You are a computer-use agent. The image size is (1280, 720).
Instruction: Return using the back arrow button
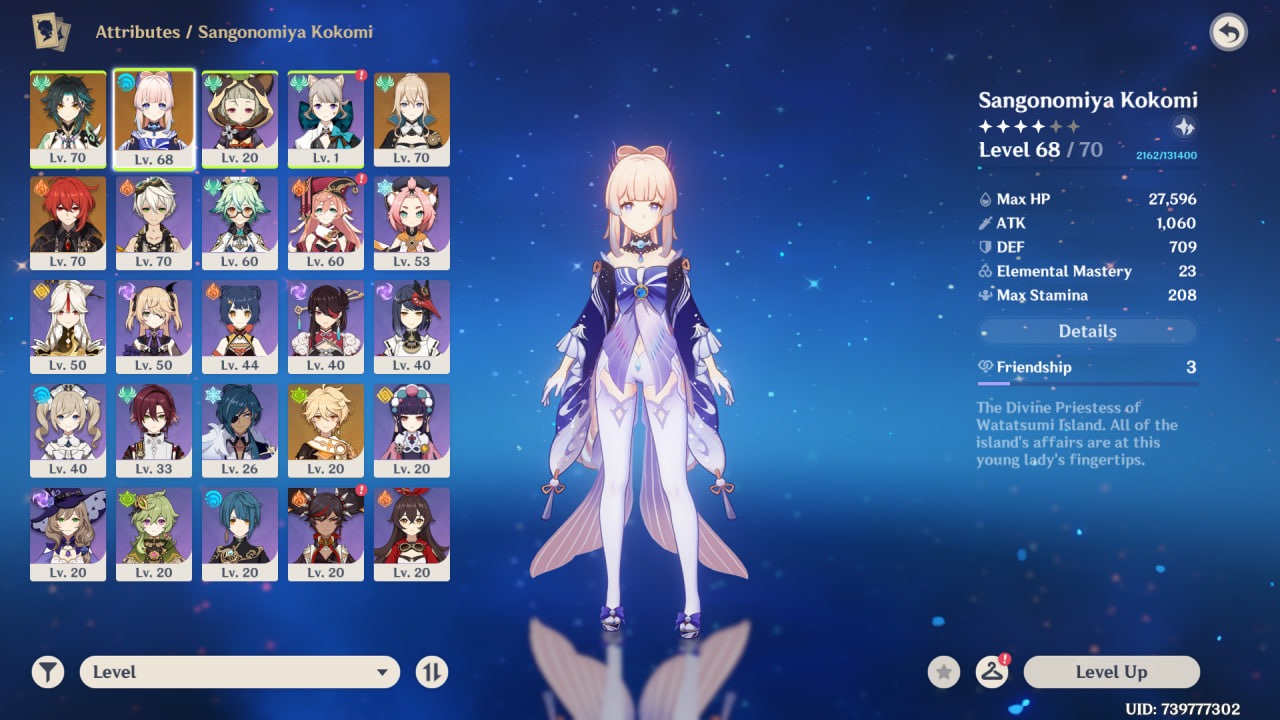[1228, 33]
